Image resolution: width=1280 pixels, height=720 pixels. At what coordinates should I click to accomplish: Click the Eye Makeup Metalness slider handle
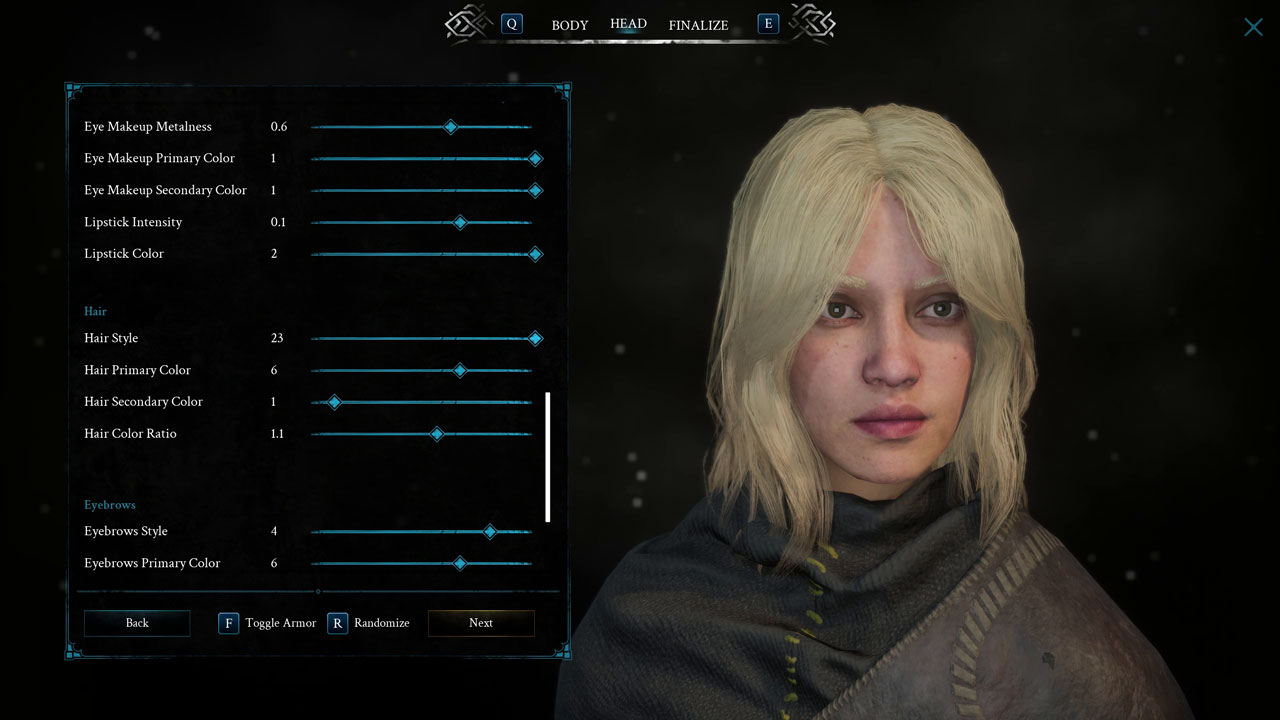[450, 127]
